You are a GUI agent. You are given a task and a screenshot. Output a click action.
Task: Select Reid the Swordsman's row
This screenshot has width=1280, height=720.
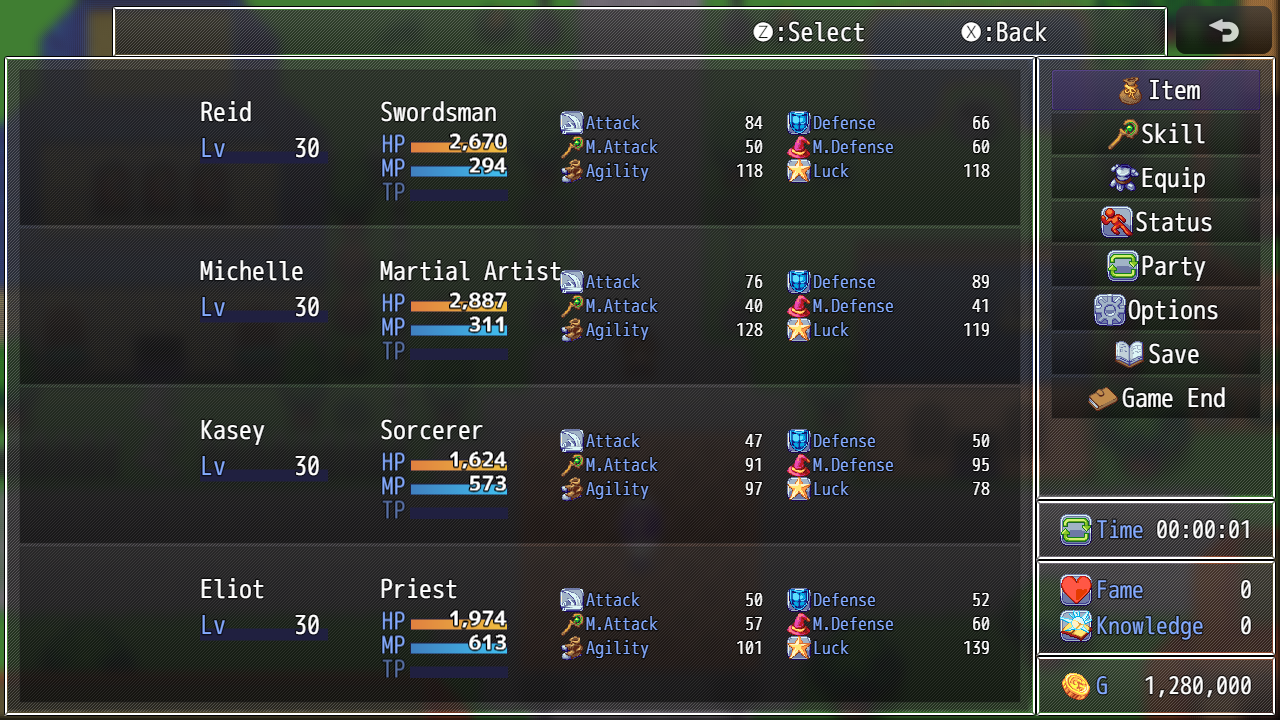(x=519, y=146)
